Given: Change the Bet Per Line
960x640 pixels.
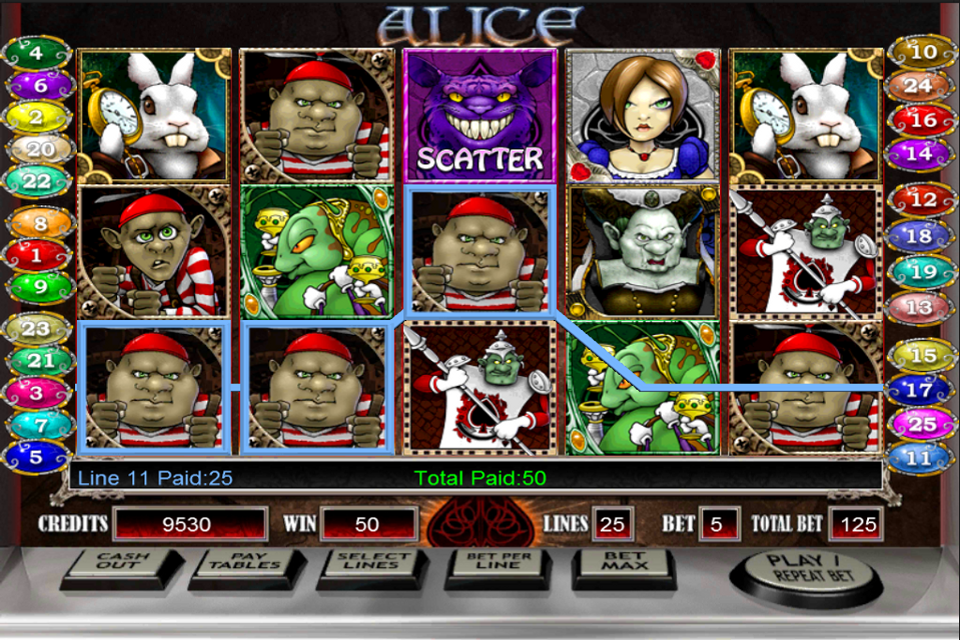Looking at the screenshot, I should 497,565.
